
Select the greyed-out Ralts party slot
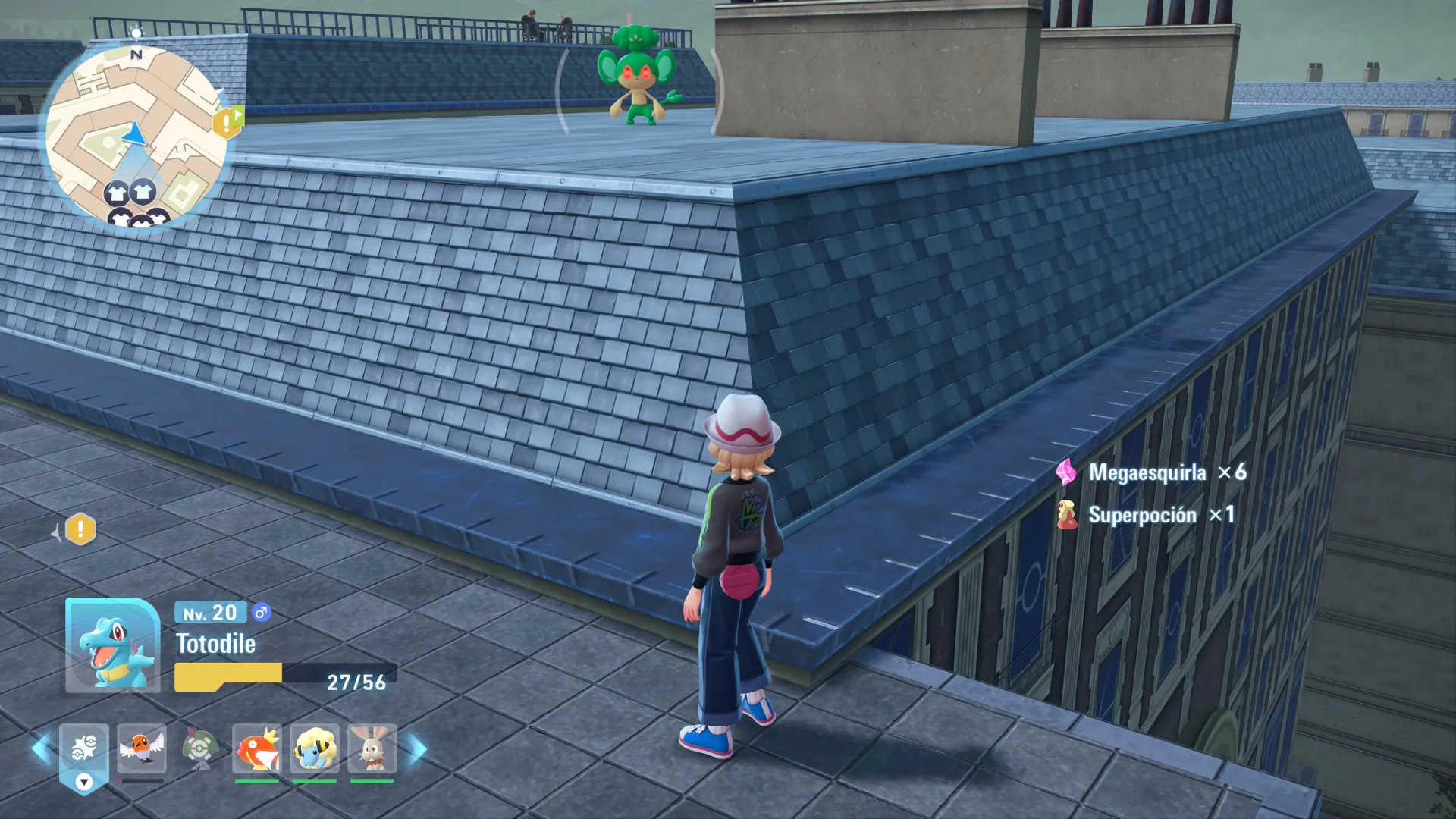199,749
